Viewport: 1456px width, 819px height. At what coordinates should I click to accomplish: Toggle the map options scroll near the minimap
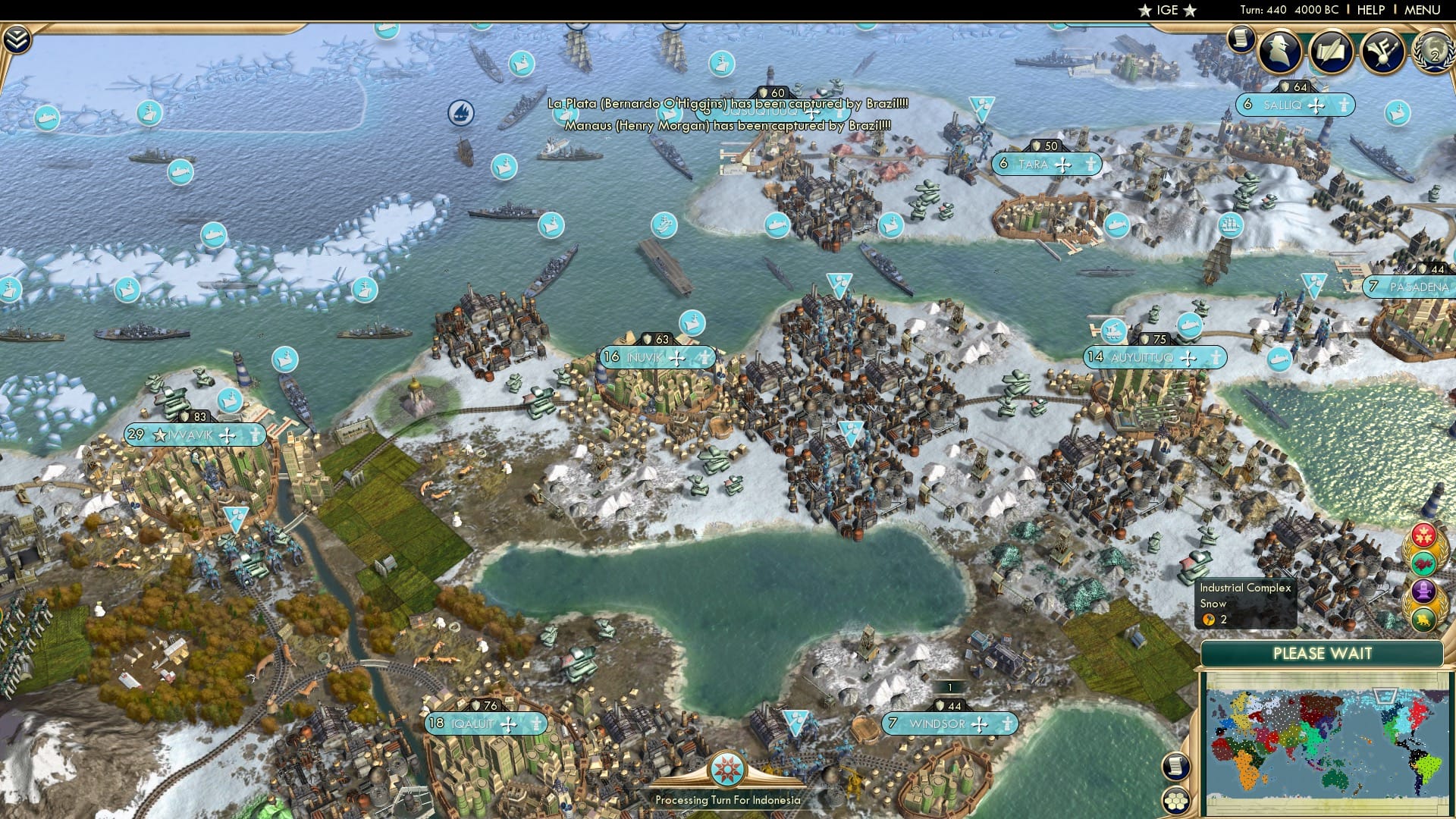[1176, 767]
